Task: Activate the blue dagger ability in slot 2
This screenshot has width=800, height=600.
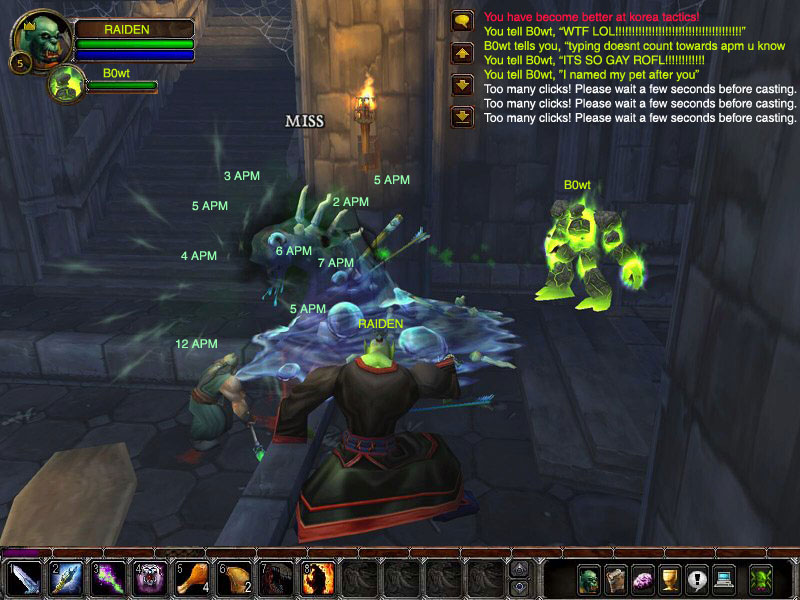Action: pos(66,579)
